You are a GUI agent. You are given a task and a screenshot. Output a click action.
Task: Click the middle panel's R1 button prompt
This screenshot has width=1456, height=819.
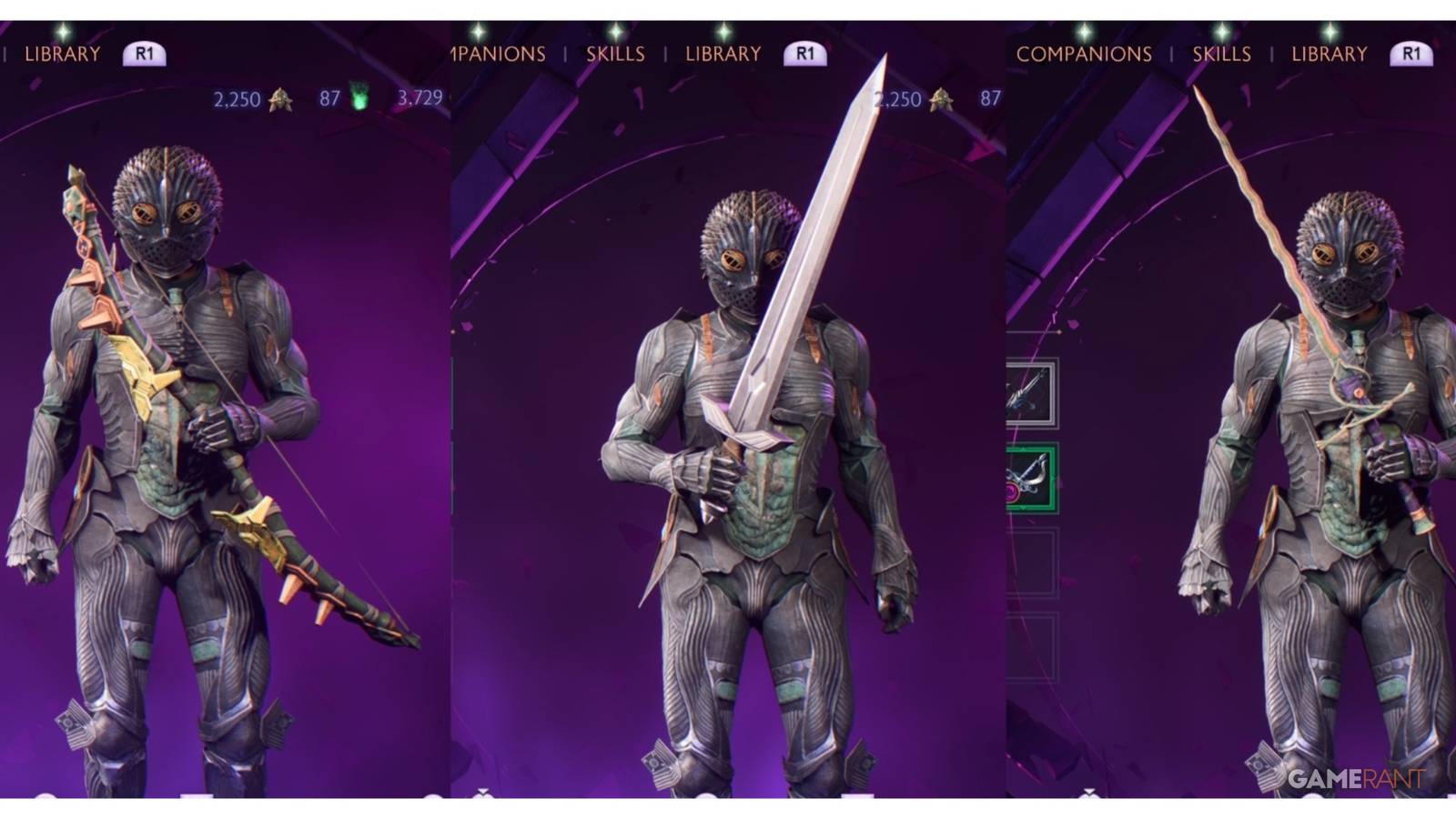(805, 53)
